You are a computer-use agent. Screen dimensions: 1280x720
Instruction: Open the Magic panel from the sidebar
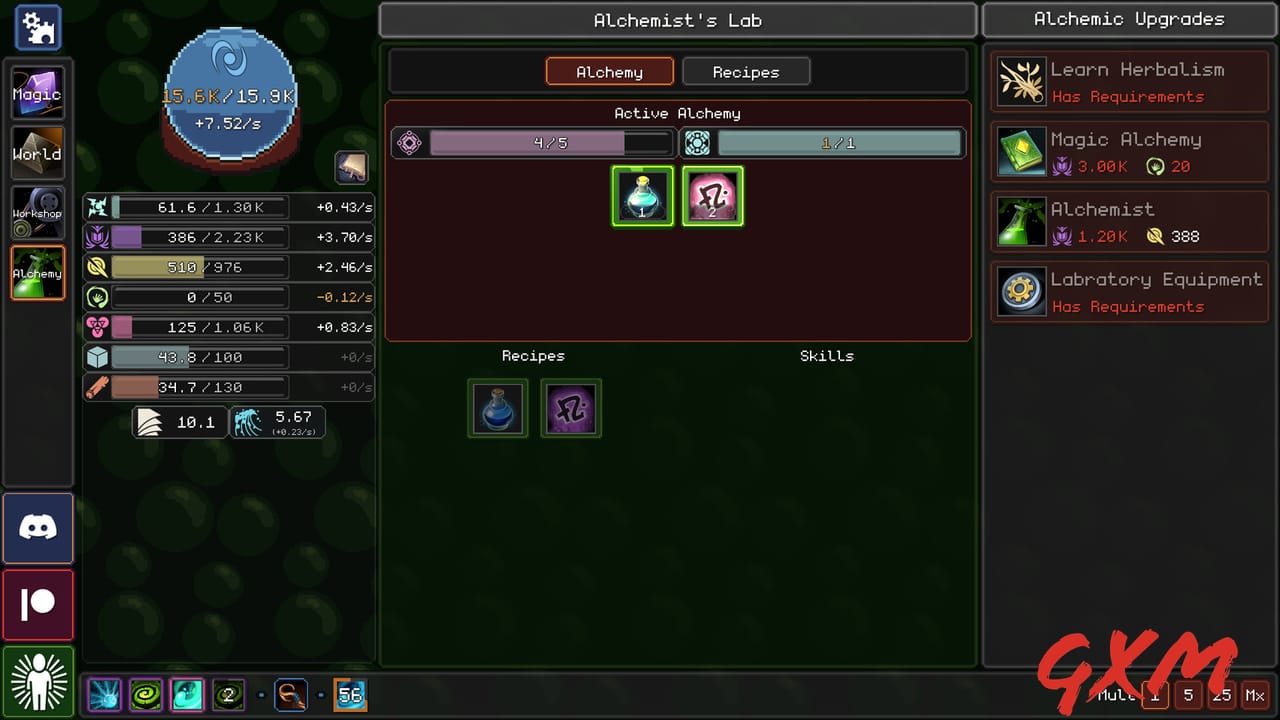coord(37,93)
